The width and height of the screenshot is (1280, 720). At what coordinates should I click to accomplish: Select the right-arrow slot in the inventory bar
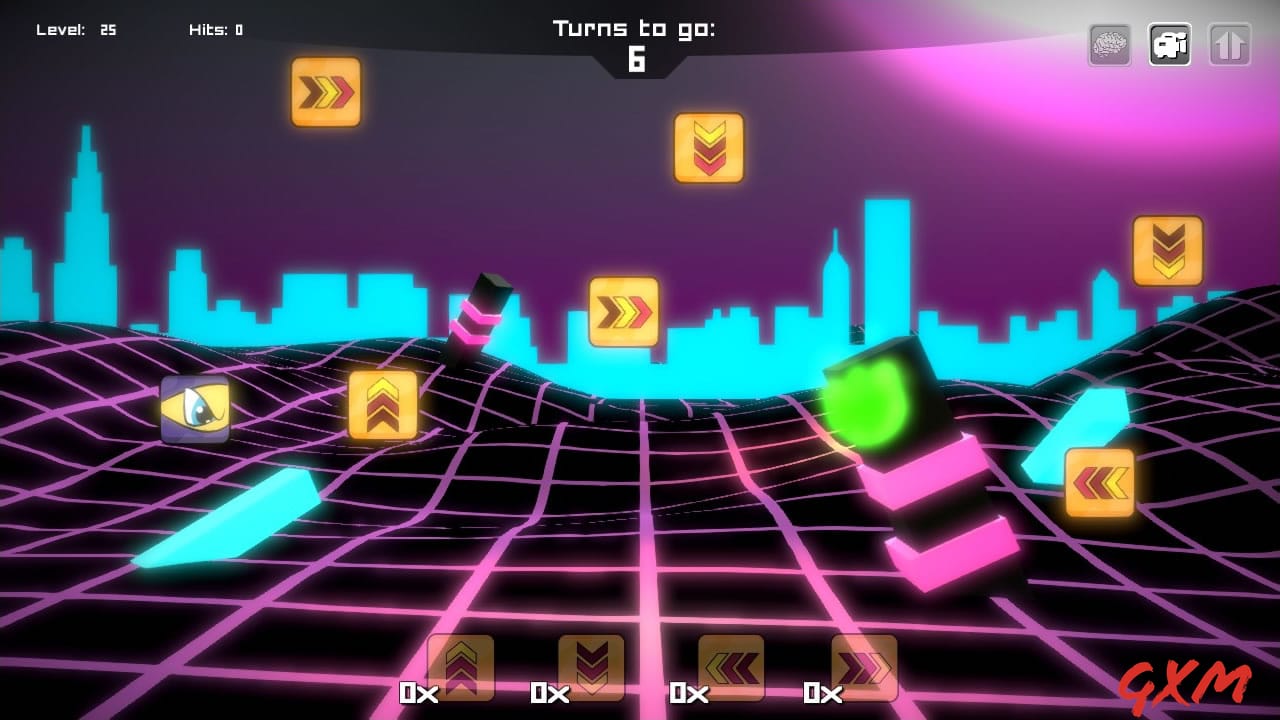[x=864, y=668]
